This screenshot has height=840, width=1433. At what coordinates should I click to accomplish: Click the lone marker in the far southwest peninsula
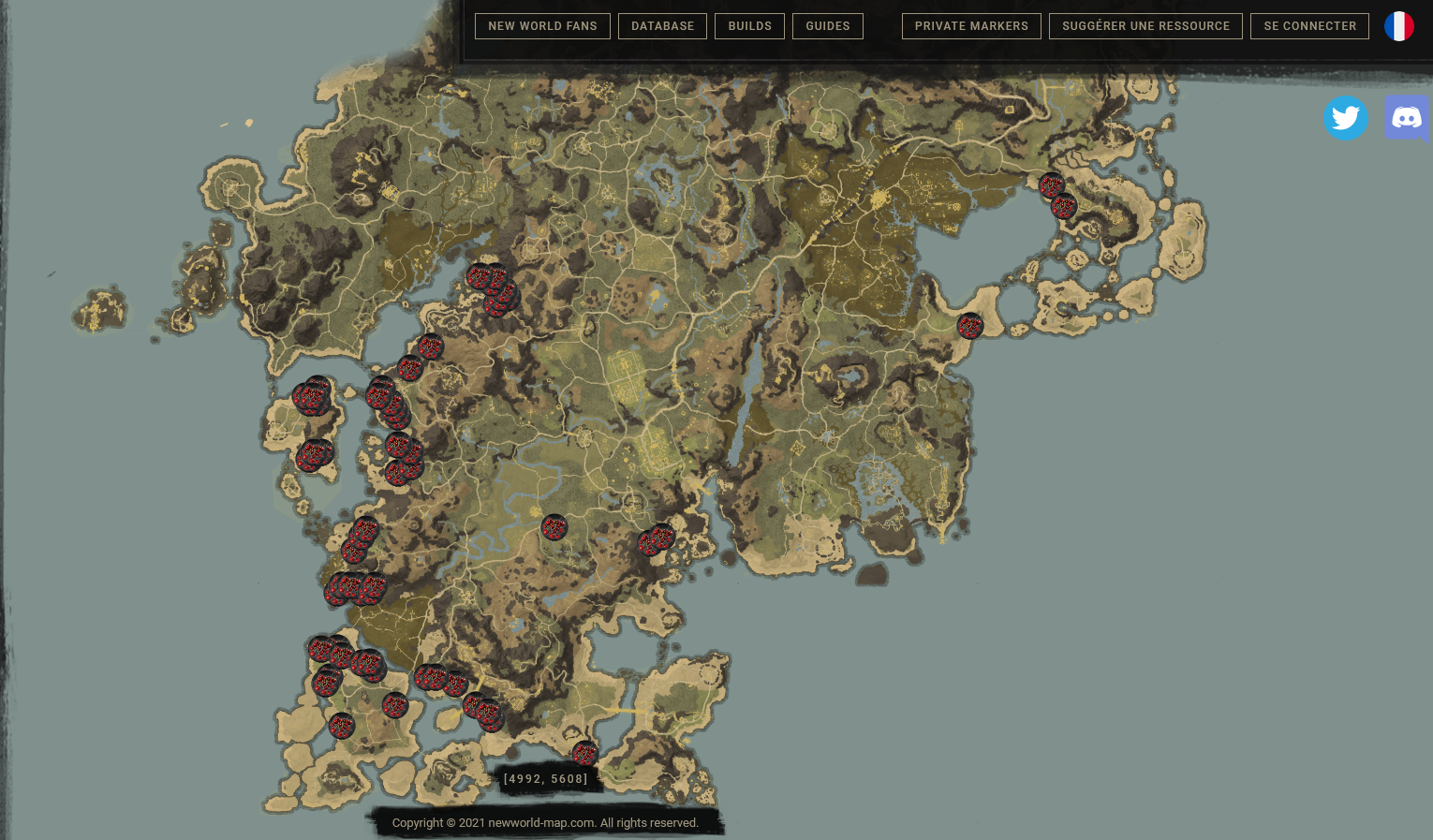click(342, 726)
